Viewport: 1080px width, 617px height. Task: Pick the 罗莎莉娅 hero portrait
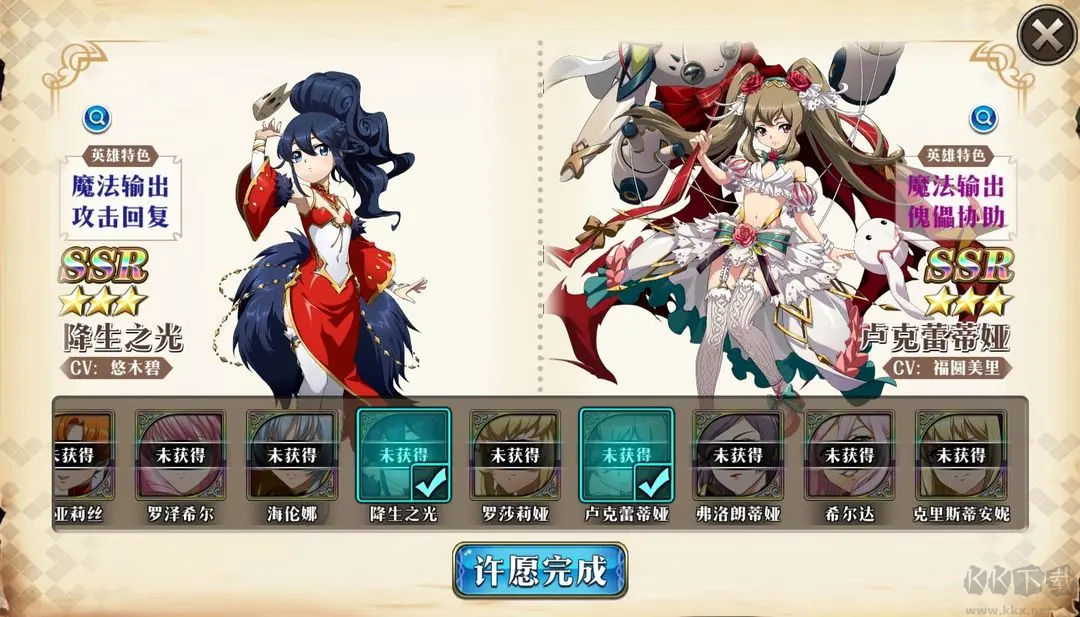point(515,455)
